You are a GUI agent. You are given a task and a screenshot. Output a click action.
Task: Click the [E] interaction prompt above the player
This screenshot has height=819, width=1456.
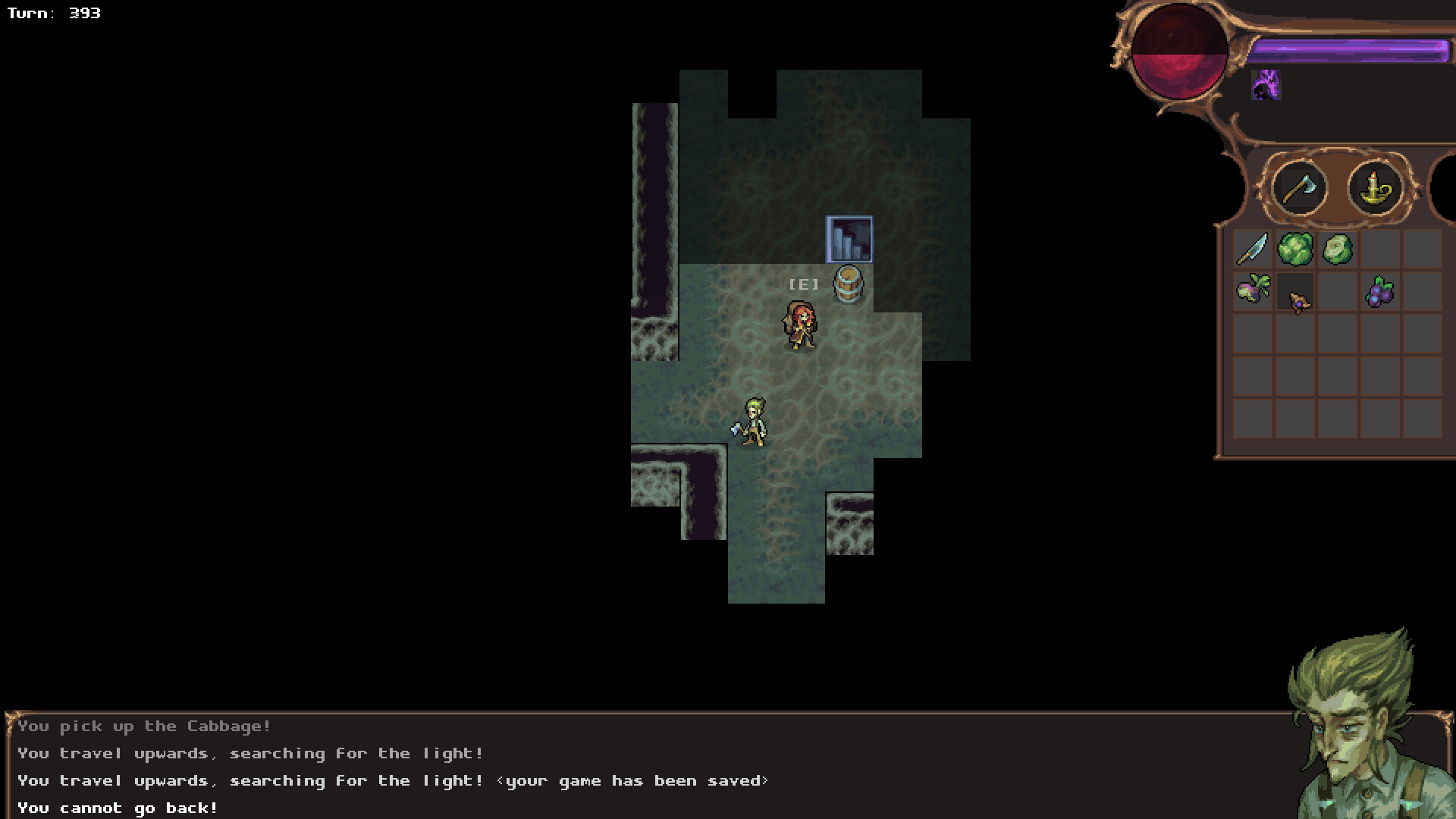pos(804,285)
